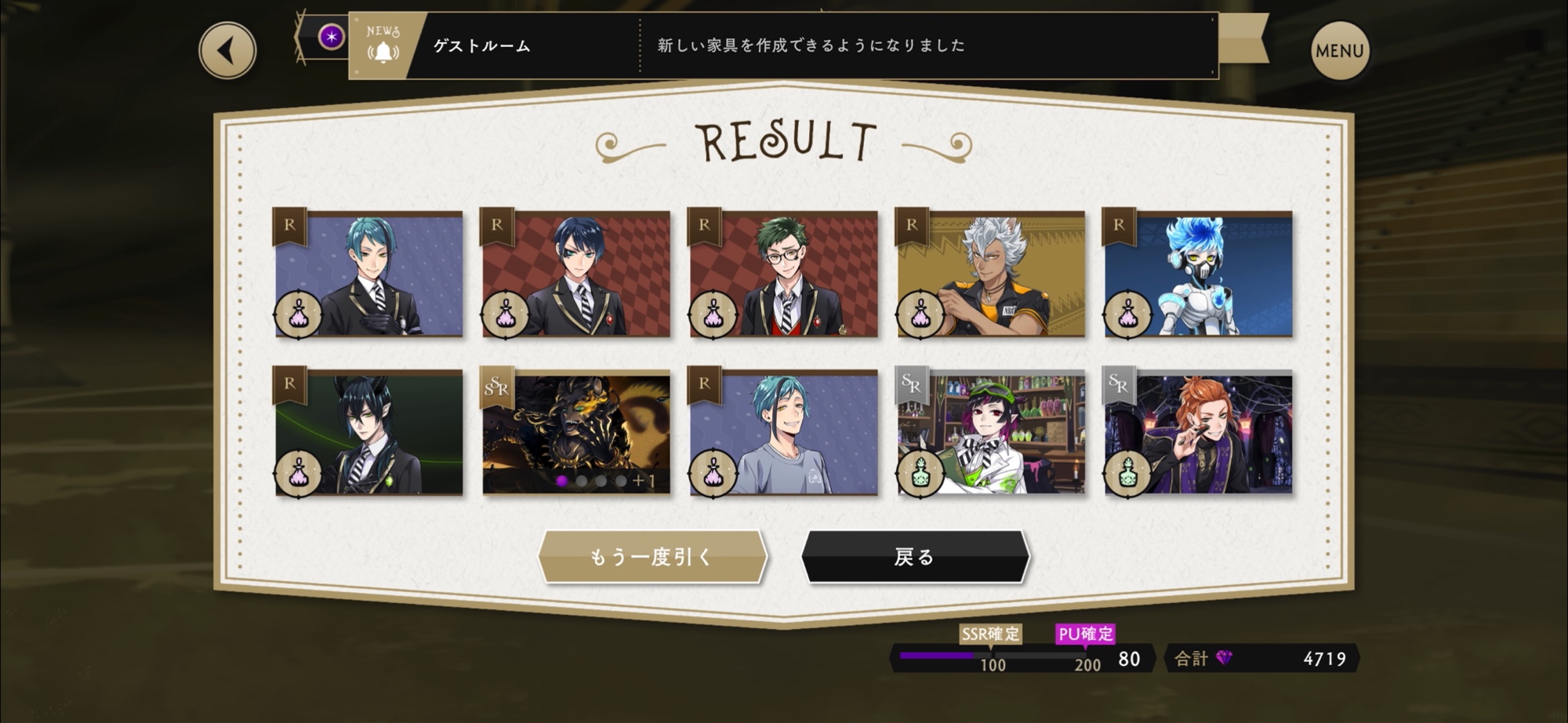Open the R card with teal-haired character in uniform

click(x=368, y=274)
